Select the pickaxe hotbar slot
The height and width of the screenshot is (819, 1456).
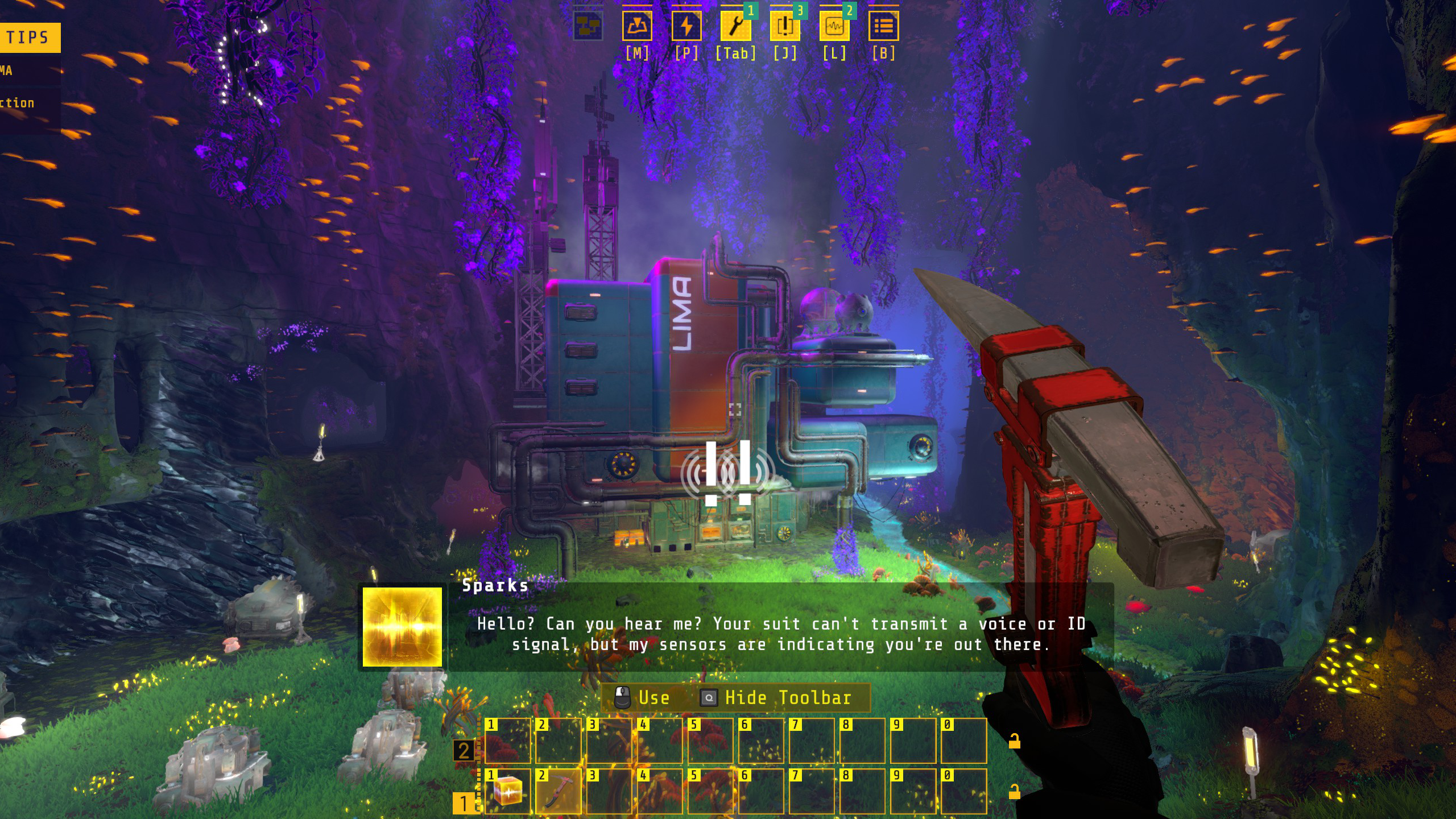coord(558,791)
